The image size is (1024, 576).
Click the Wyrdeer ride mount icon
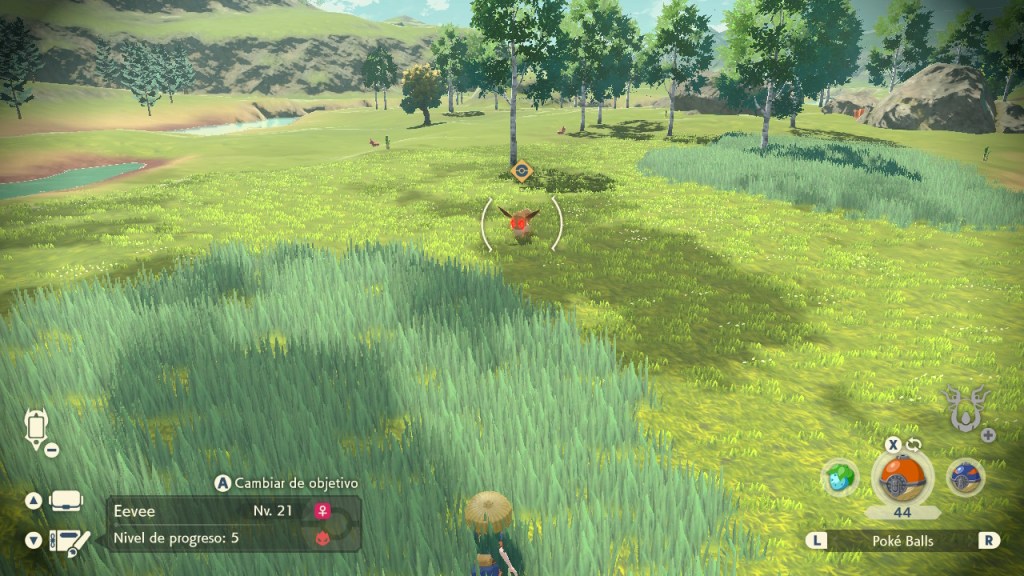(964, 406)
